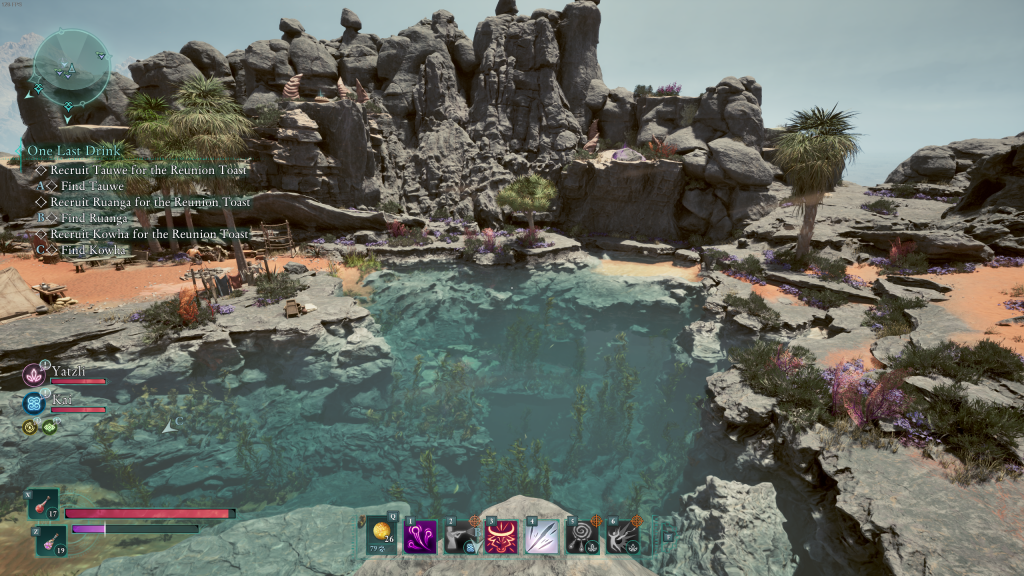Click the green circular status icon
This screenshot has width=1024, height=576.
click(49, 427)
